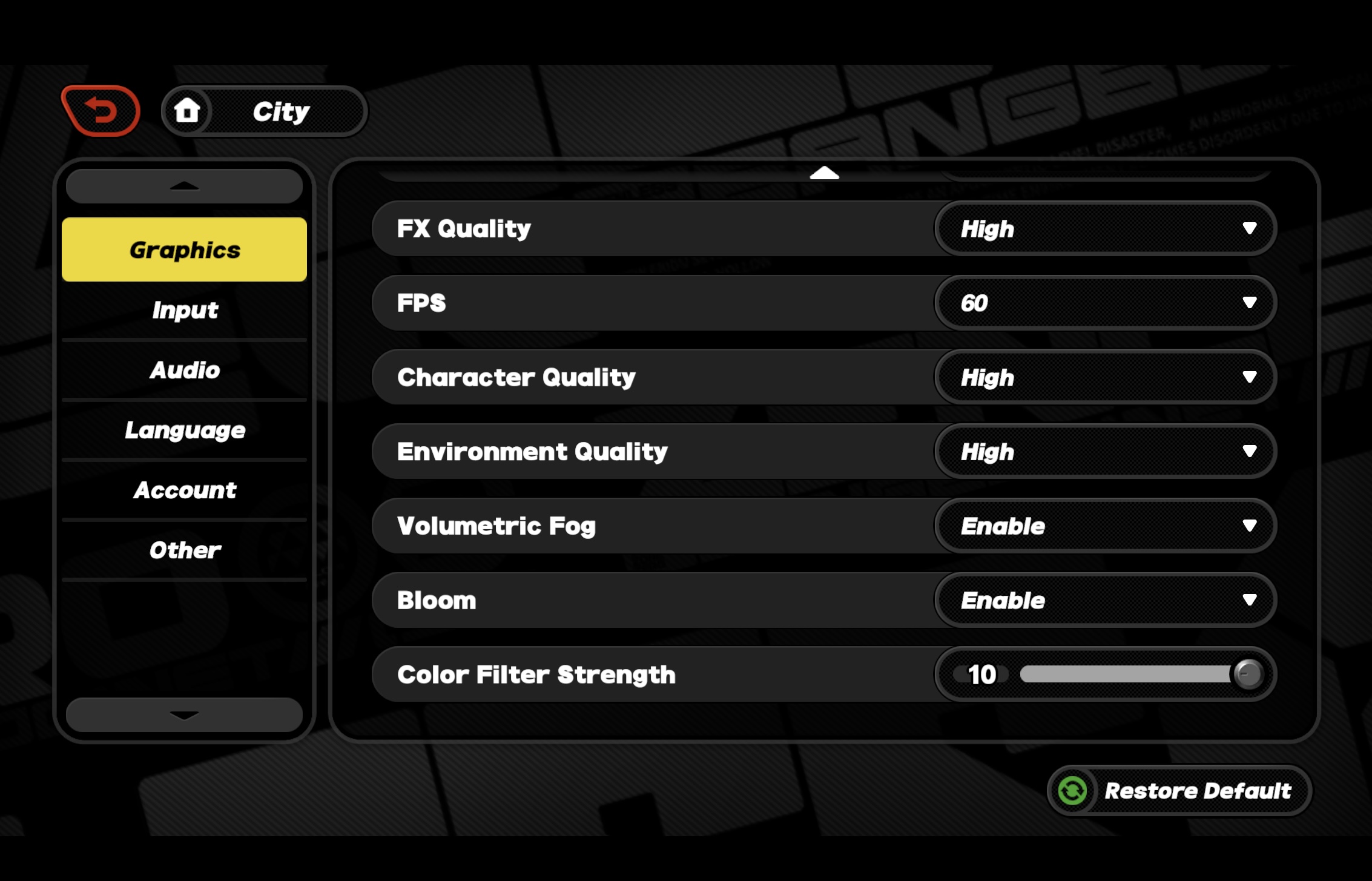Viewport: 1372px width, 881px height.
Task: Click the Restore Default button
Action: 1178,790
